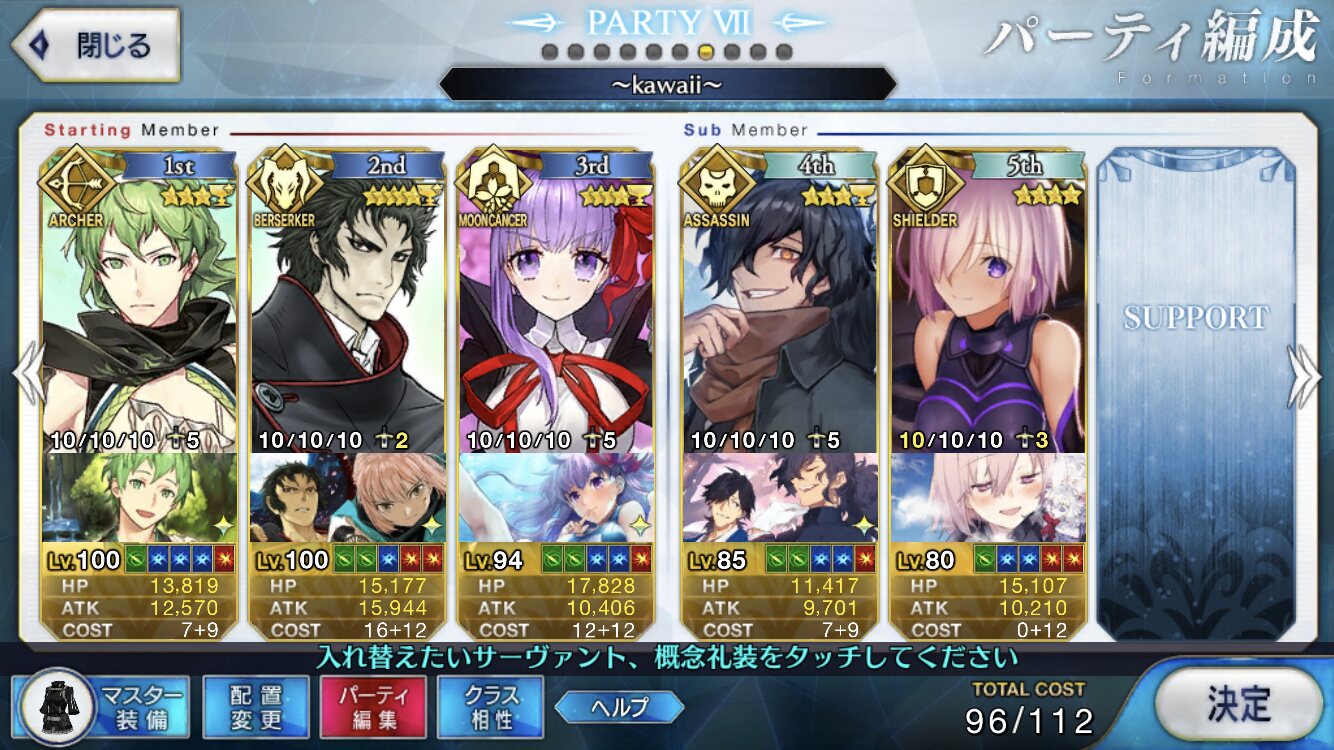Edit the ~kawaii~ party name bar

667,84
